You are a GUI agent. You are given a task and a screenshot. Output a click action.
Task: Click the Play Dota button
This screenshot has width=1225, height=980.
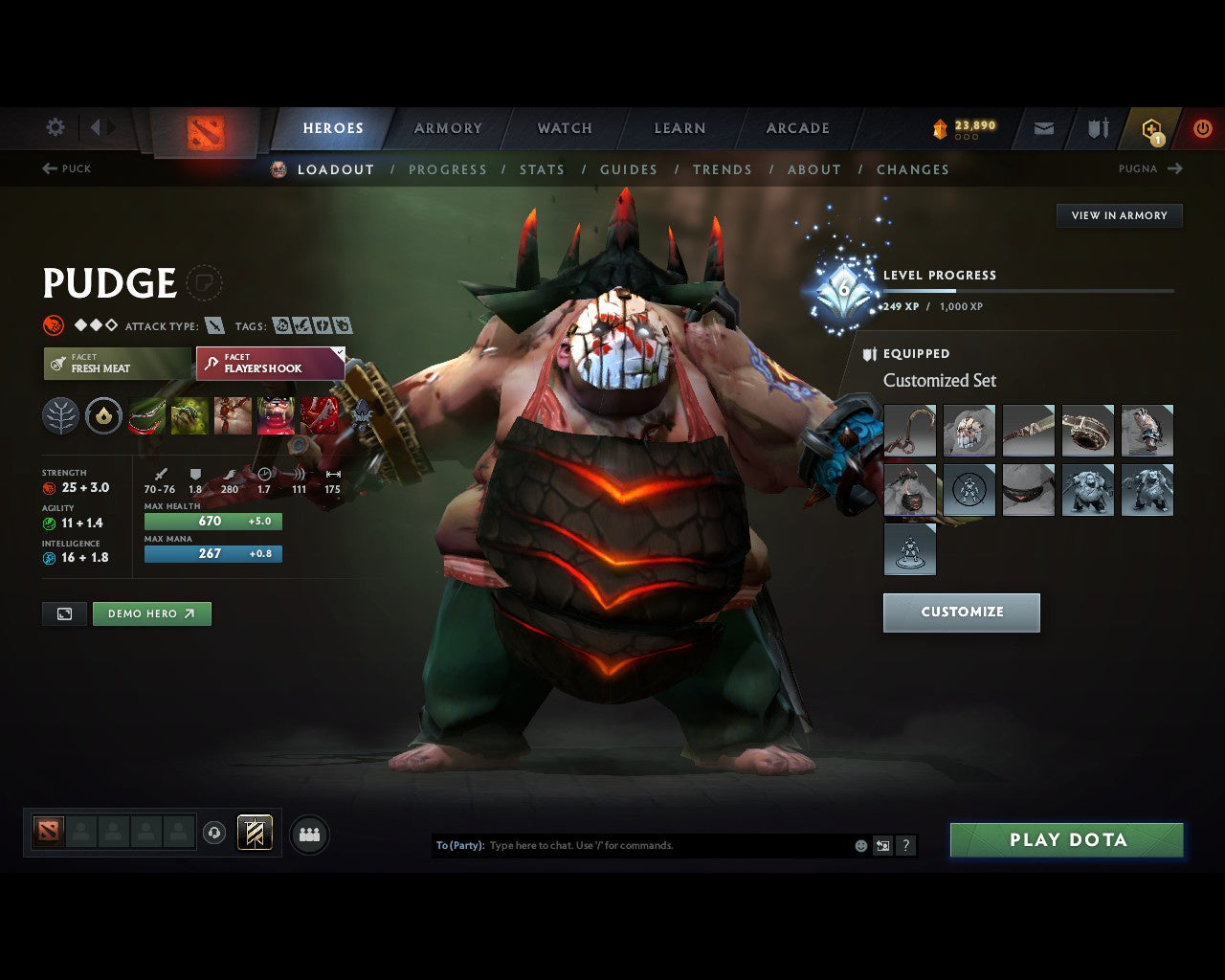tap(1066, 839)
